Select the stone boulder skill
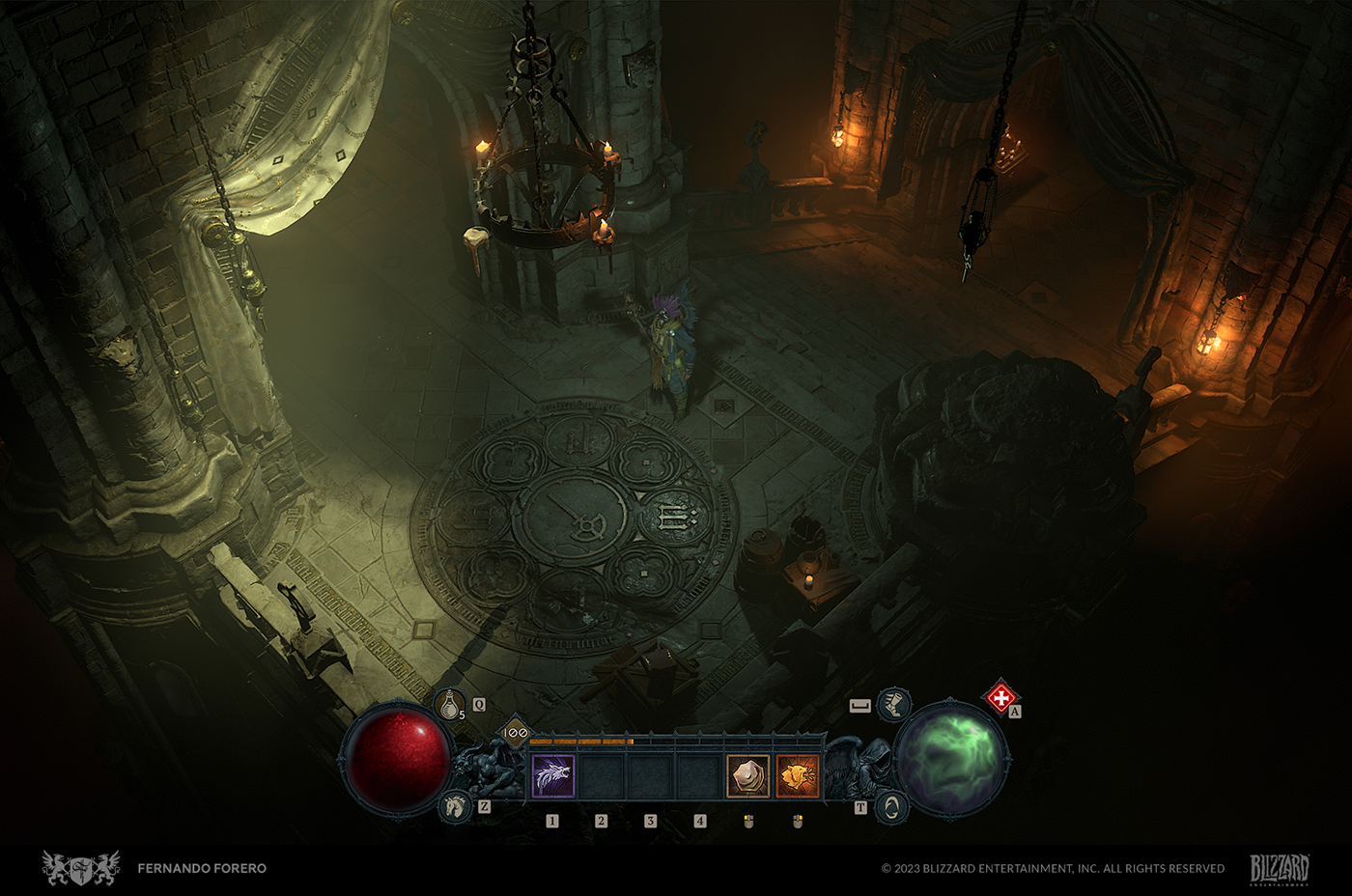Screen dimensions: 1352x896 [748, 776]
